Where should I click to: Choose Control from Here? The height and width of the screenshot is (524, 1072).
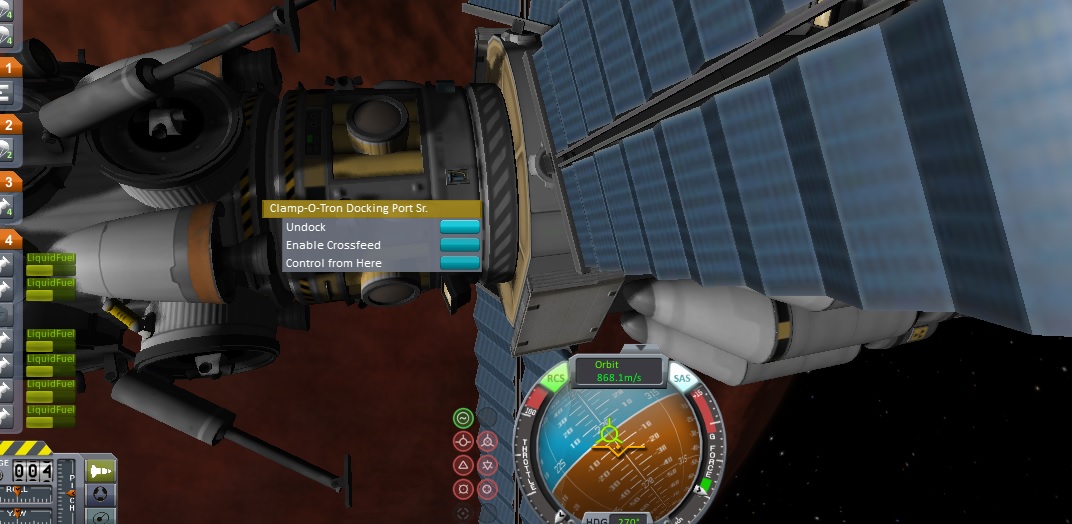point(459,263)
